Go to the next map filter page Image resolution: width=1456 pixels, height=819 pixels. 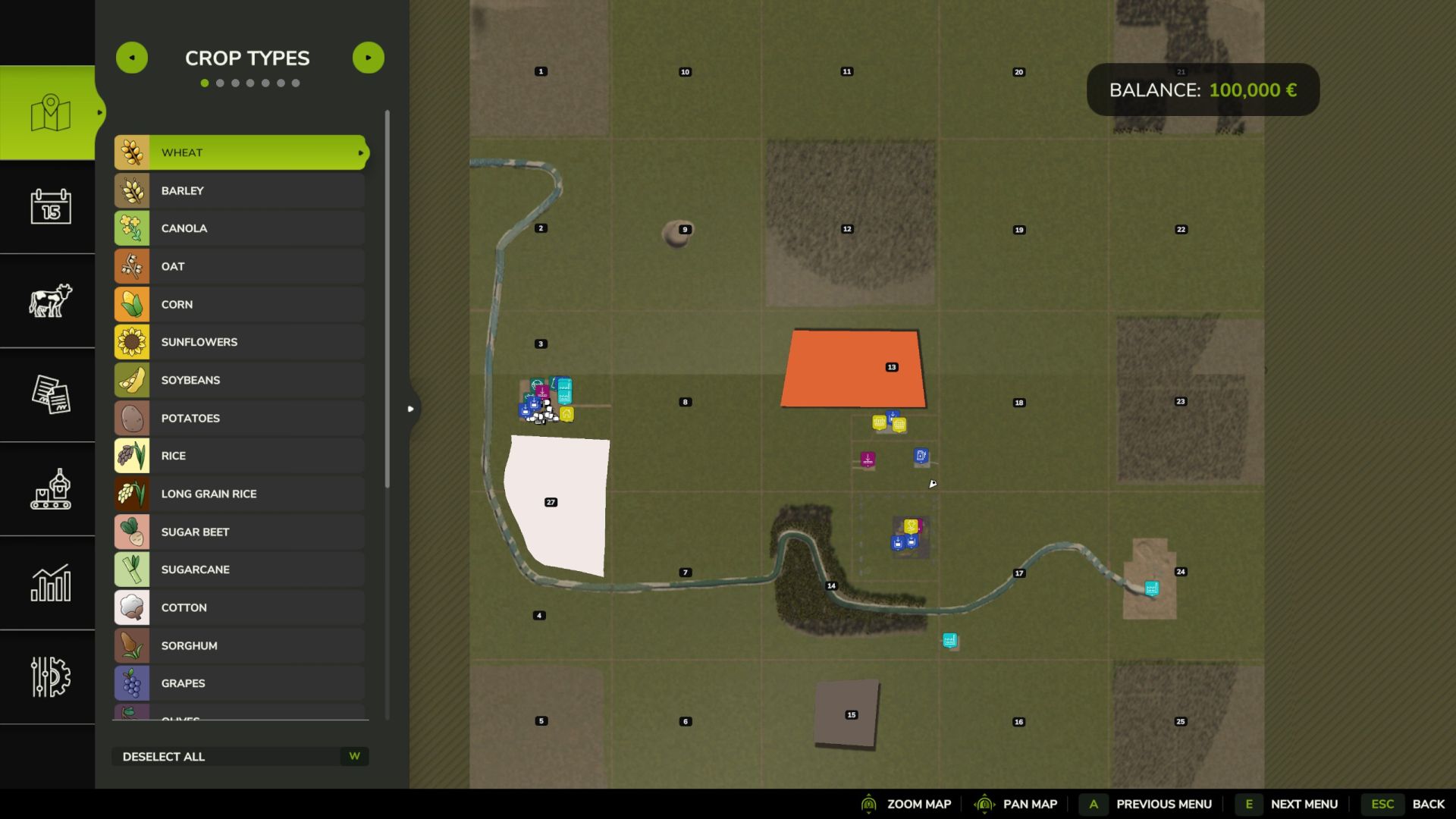click(369, 58)
